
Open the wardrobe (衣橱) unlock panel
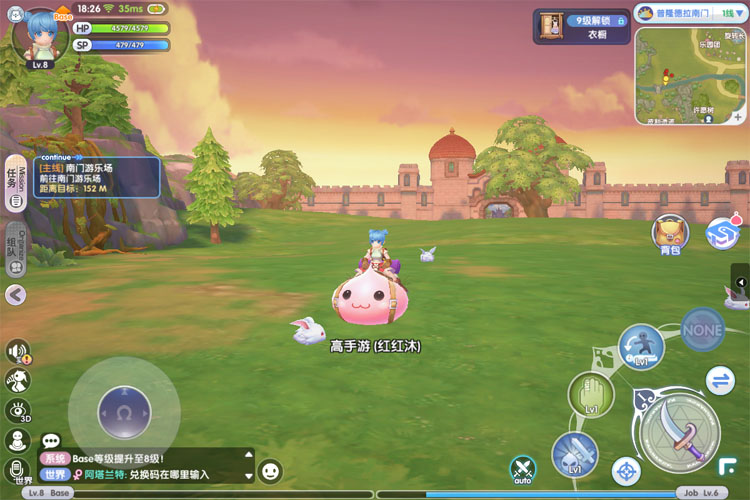point(581,27)
